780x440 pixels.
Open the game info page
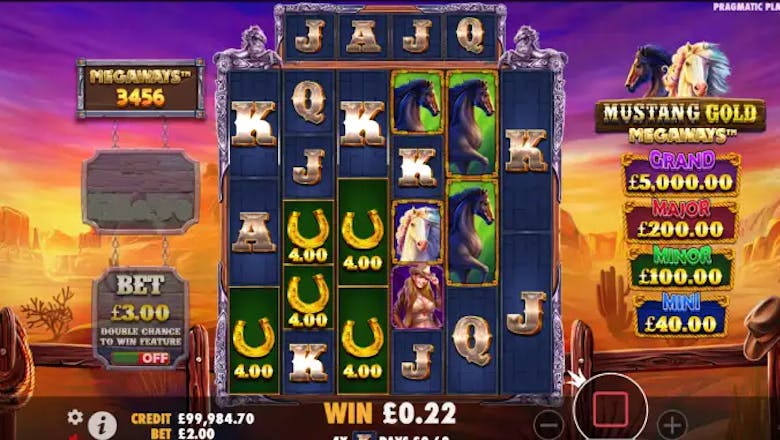pyautogui.click(x=102, y=424)
